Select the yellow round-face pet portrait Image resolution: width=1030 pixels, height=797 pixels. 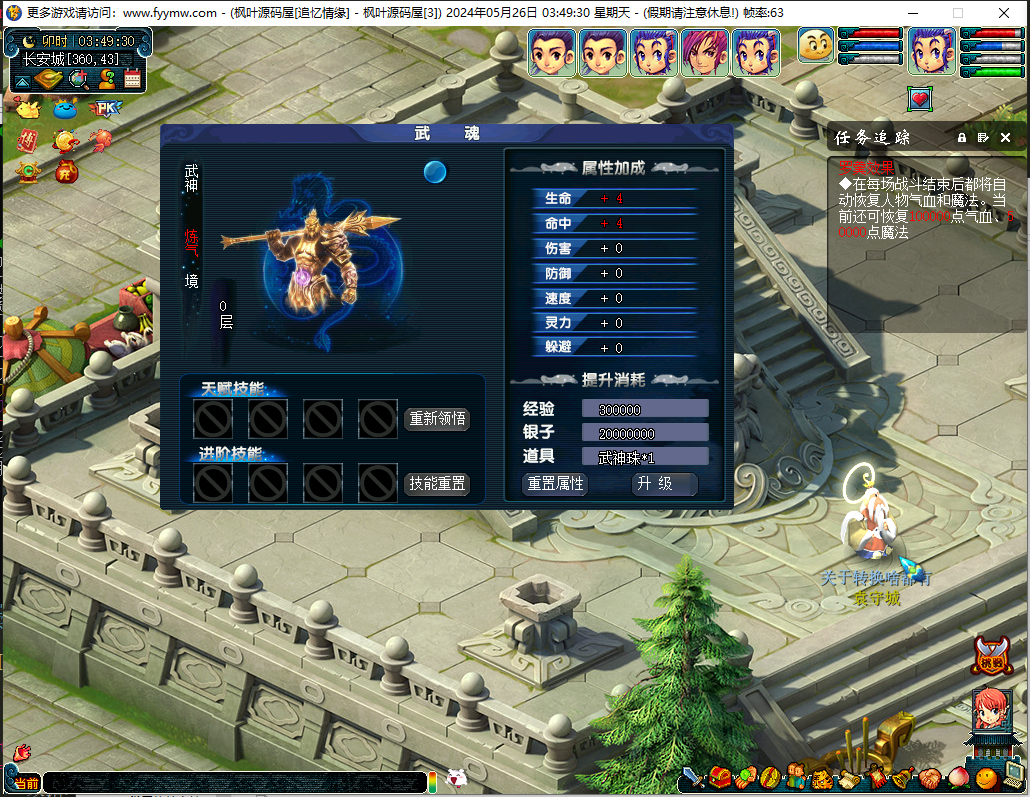(x=815, y=46)
